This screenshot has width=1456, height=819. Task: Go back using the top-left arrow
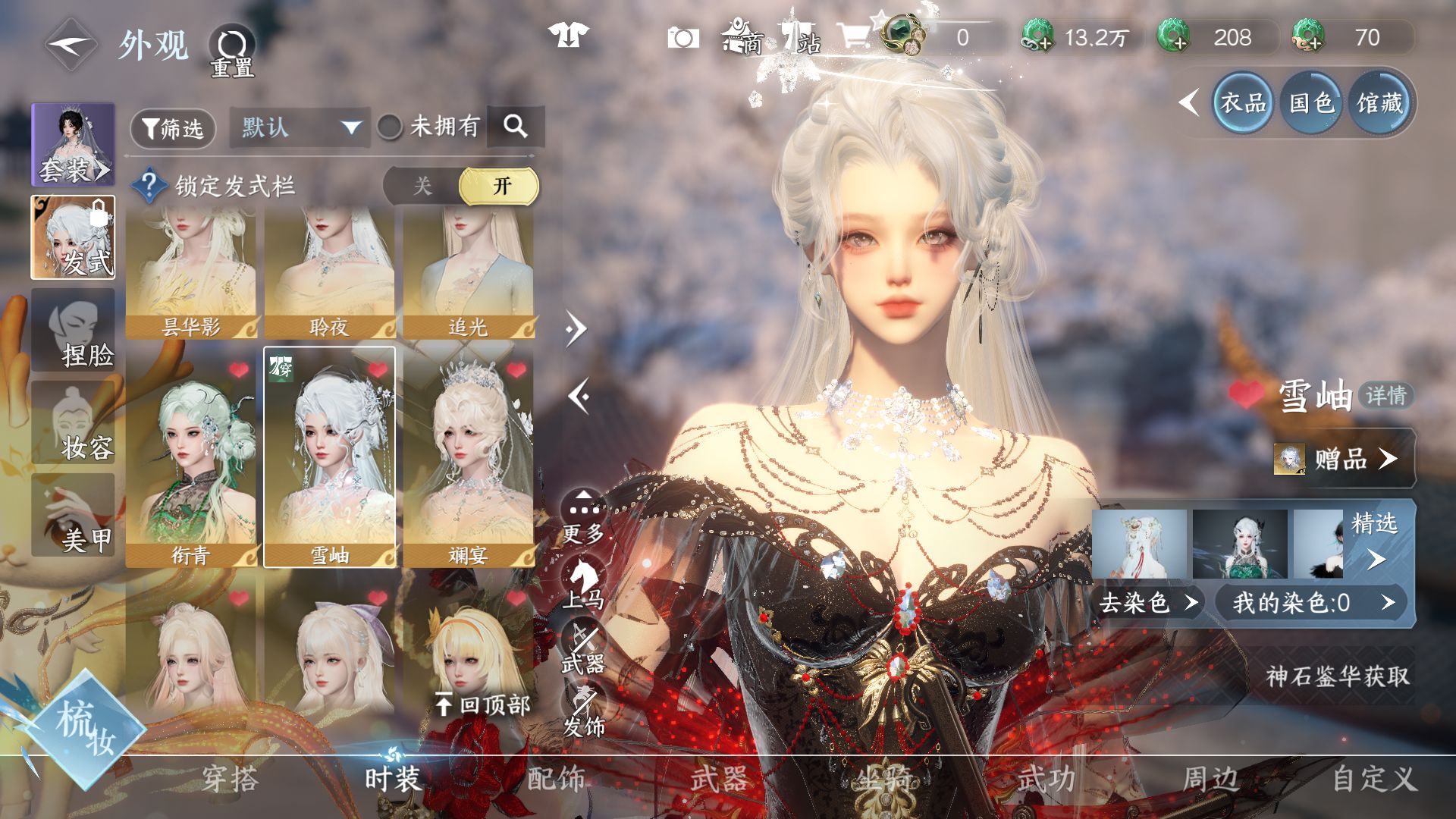70,45
